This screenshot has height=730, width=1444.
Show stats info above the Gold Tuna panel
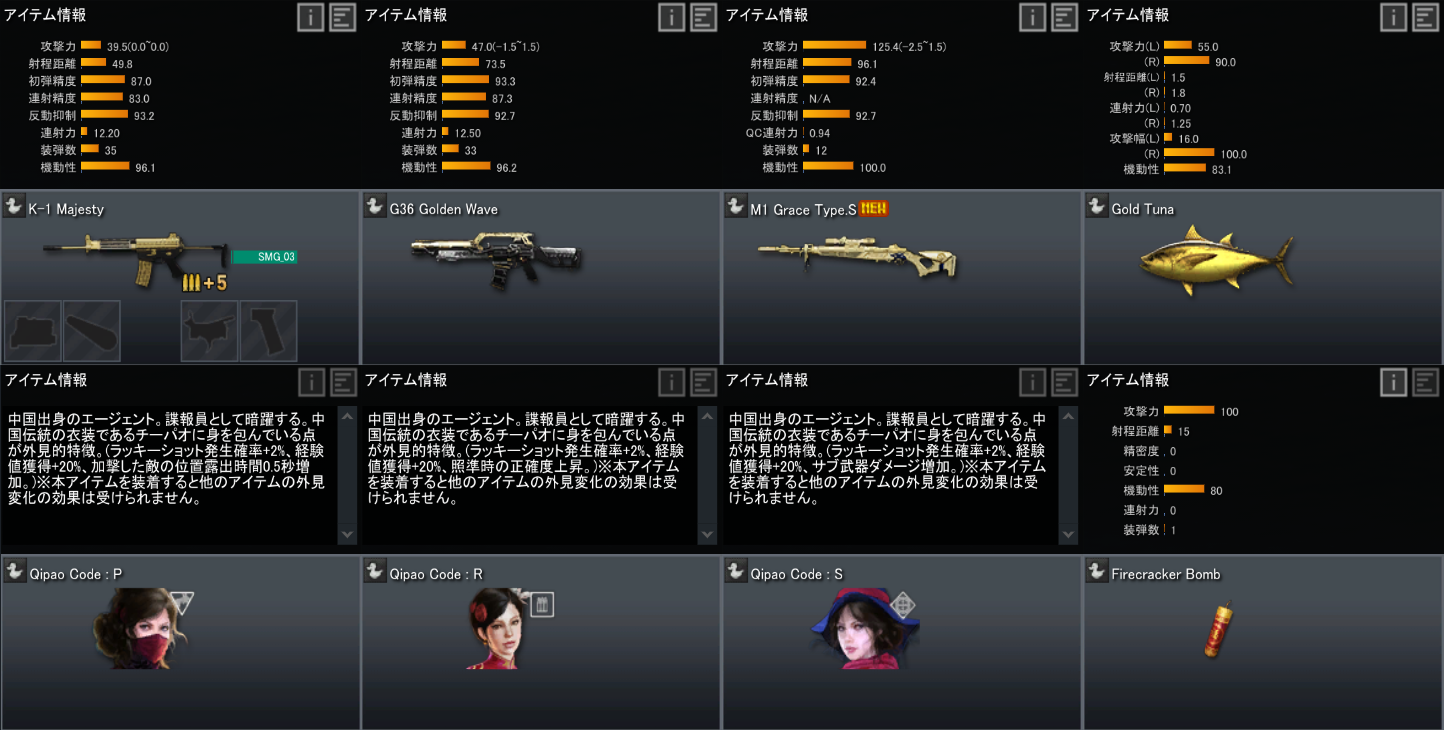[x=1394, y=17]
